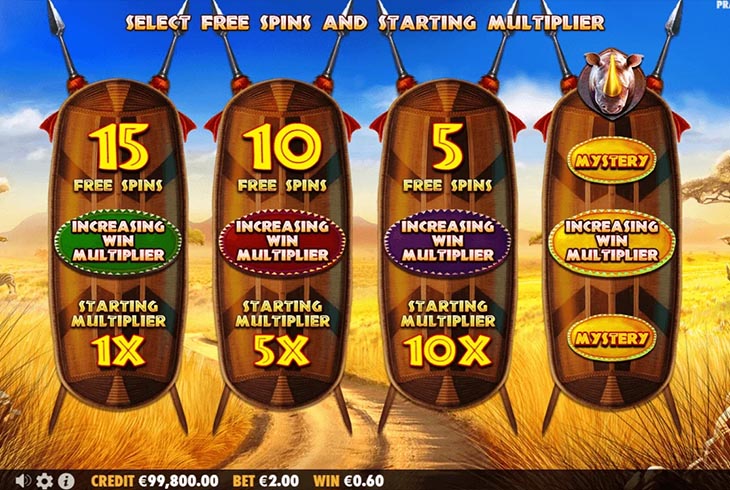This screenshot has width=730, height=490.
Task: Show the game info page
Action: [65, 480]
